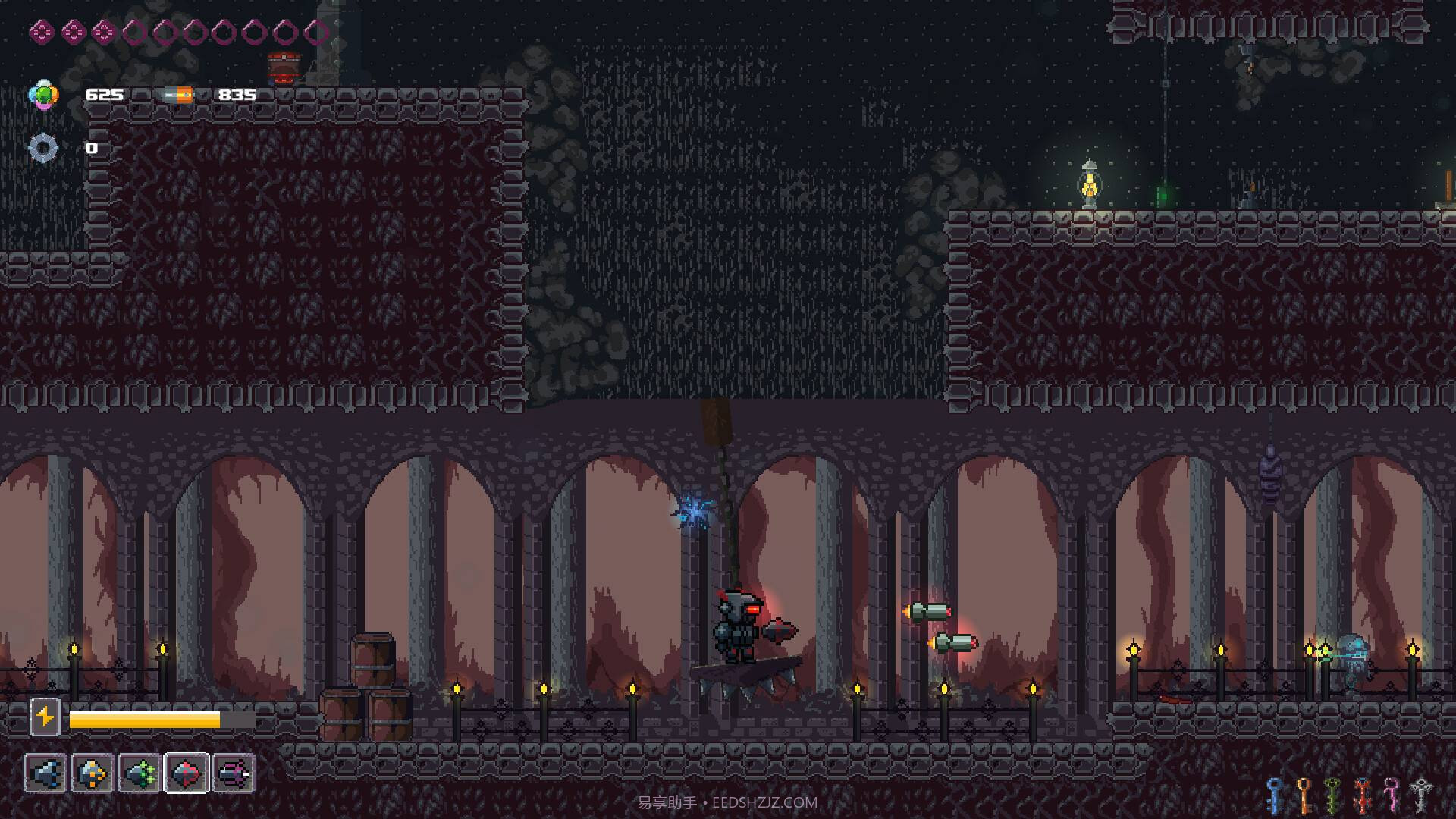Select the orange-studded weapon slot
Image resolution: width=1456 pixels, height=819 pixels.
click(93, 773)
